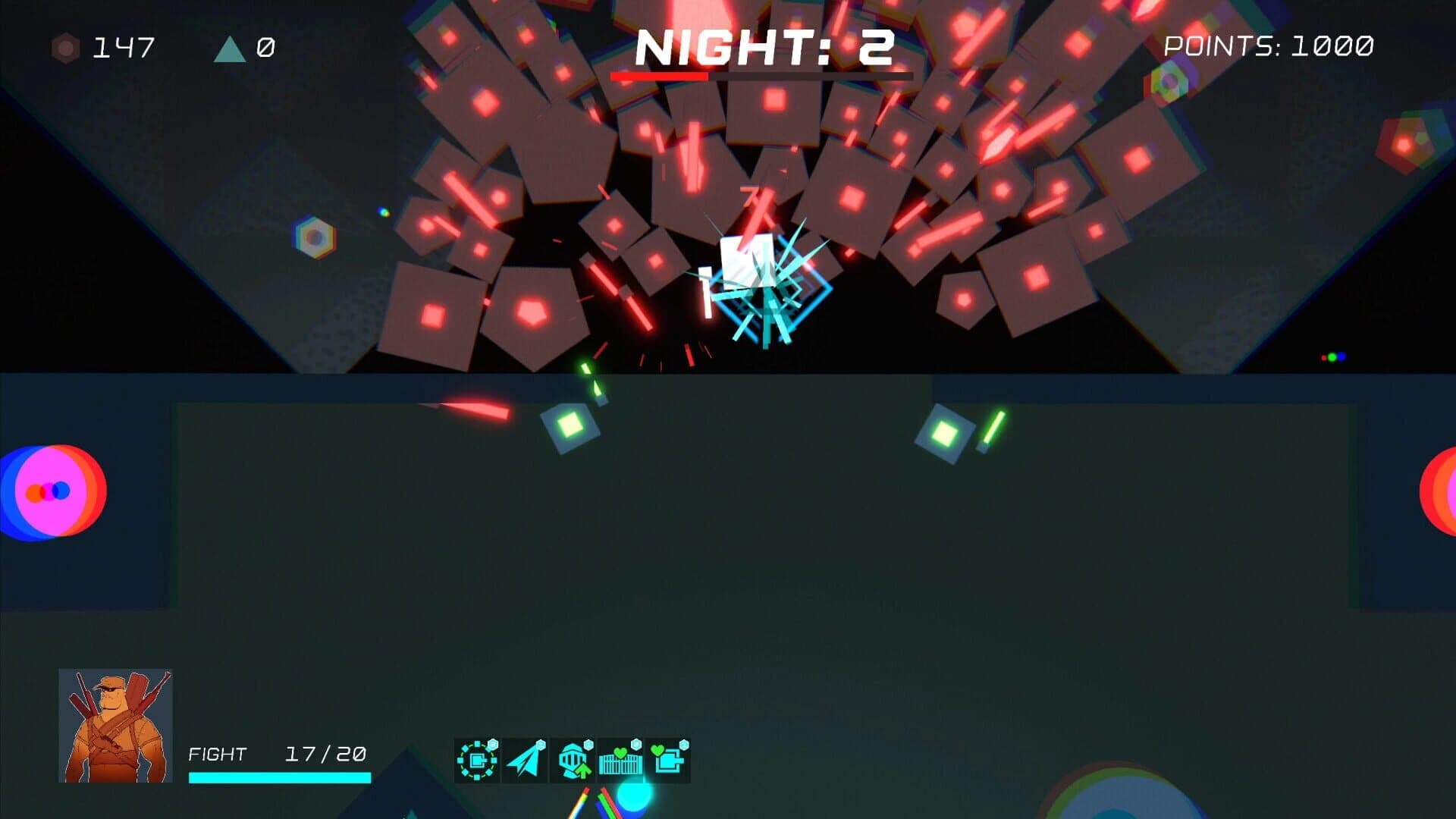Toggle the green heart on the fence ability
This screenshot has height=819, width=1456.
point(620,752)
